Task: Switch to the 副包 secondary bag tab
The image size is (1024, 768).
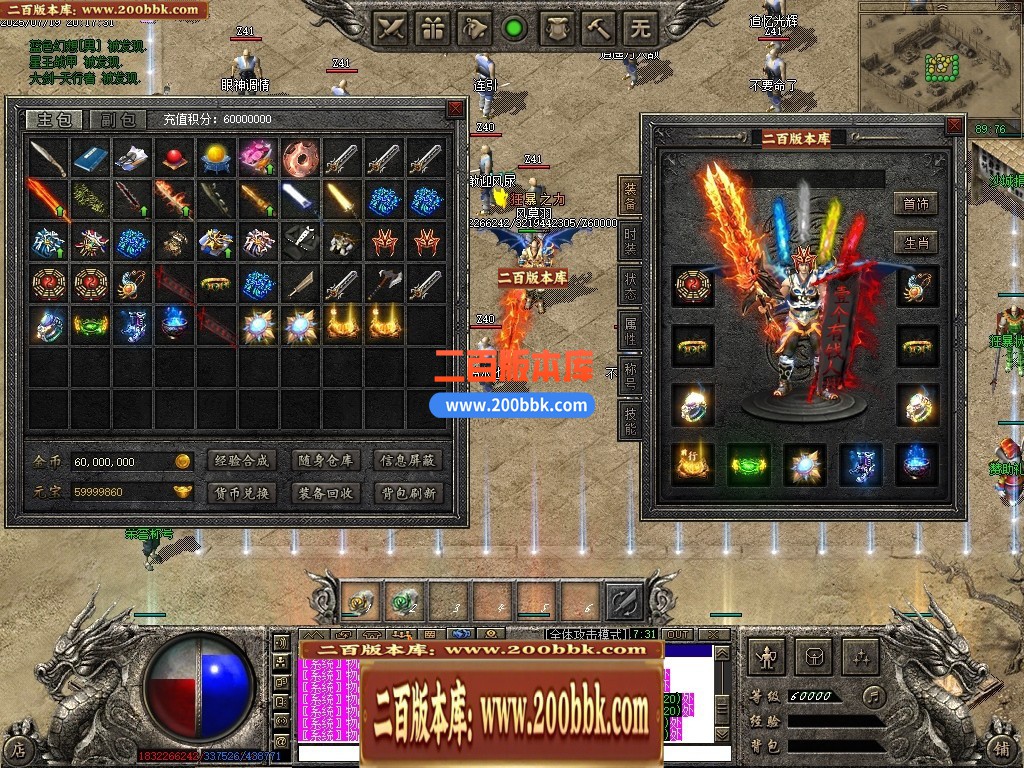Action: (x=118, y=120)
